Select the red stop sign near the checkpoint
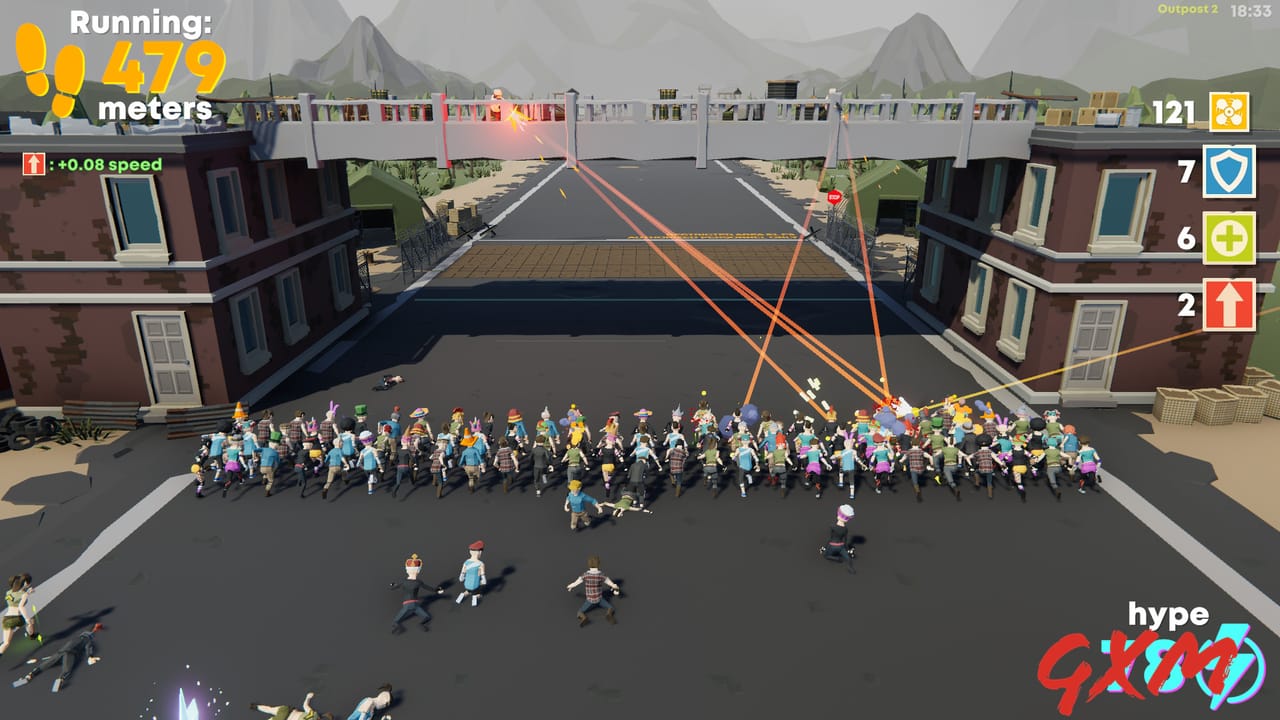The image size is (1280, 720). 834,197
